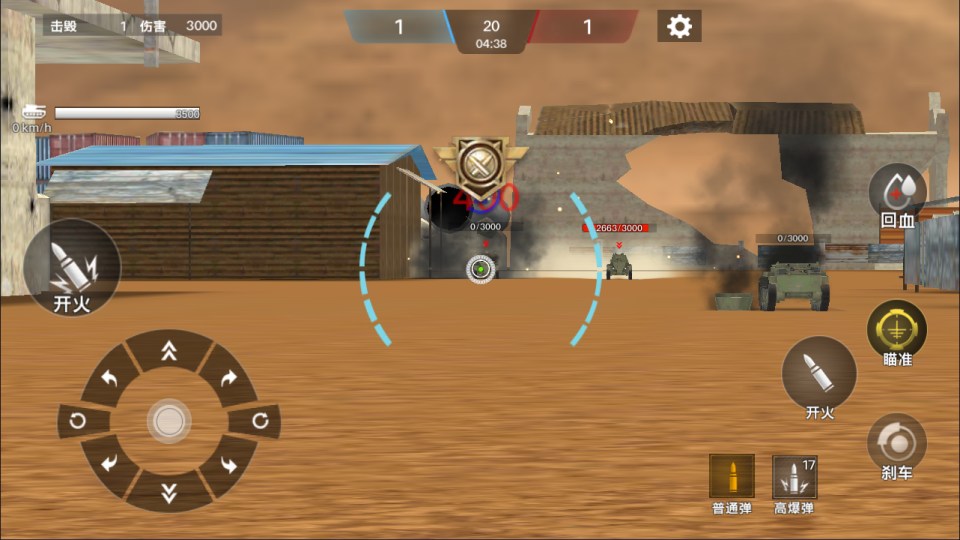
Task: Reverse with the double down arrow
Action: pyautogui.click(x=169, y=491)
